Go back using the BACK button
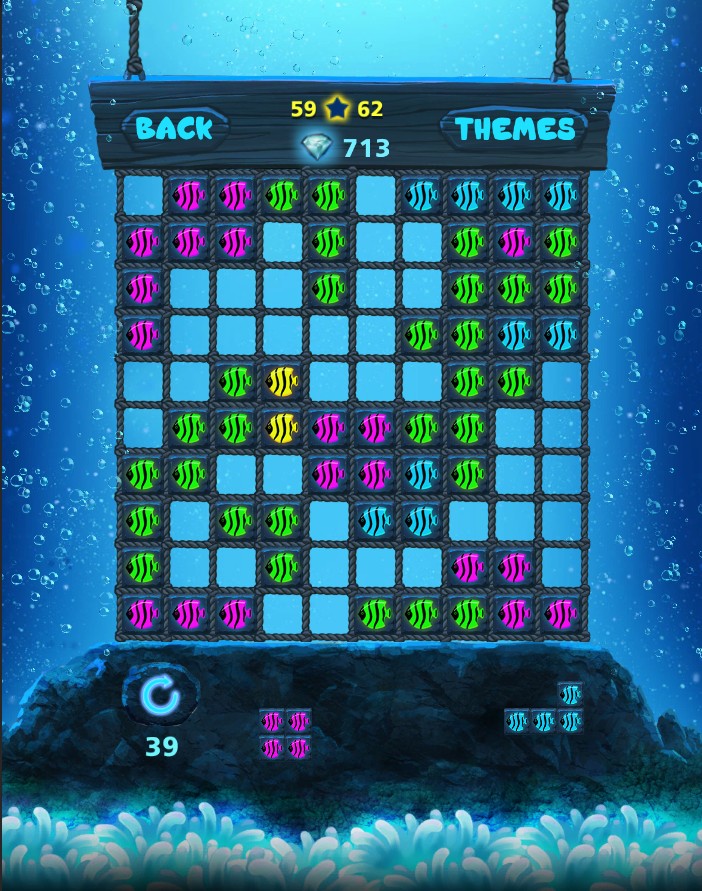 [174, 128]
